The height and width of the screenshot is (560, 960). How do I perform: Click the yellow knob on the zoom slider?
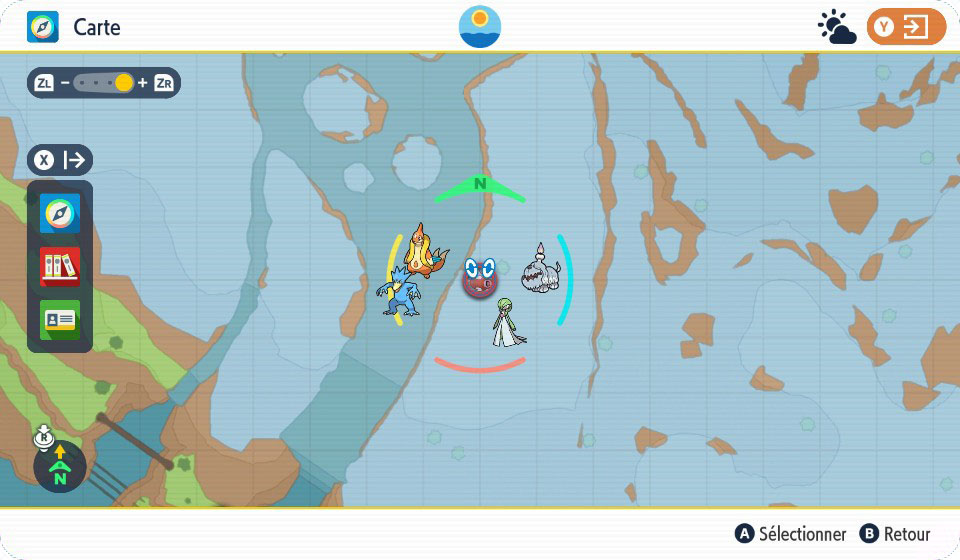[124, 83]
